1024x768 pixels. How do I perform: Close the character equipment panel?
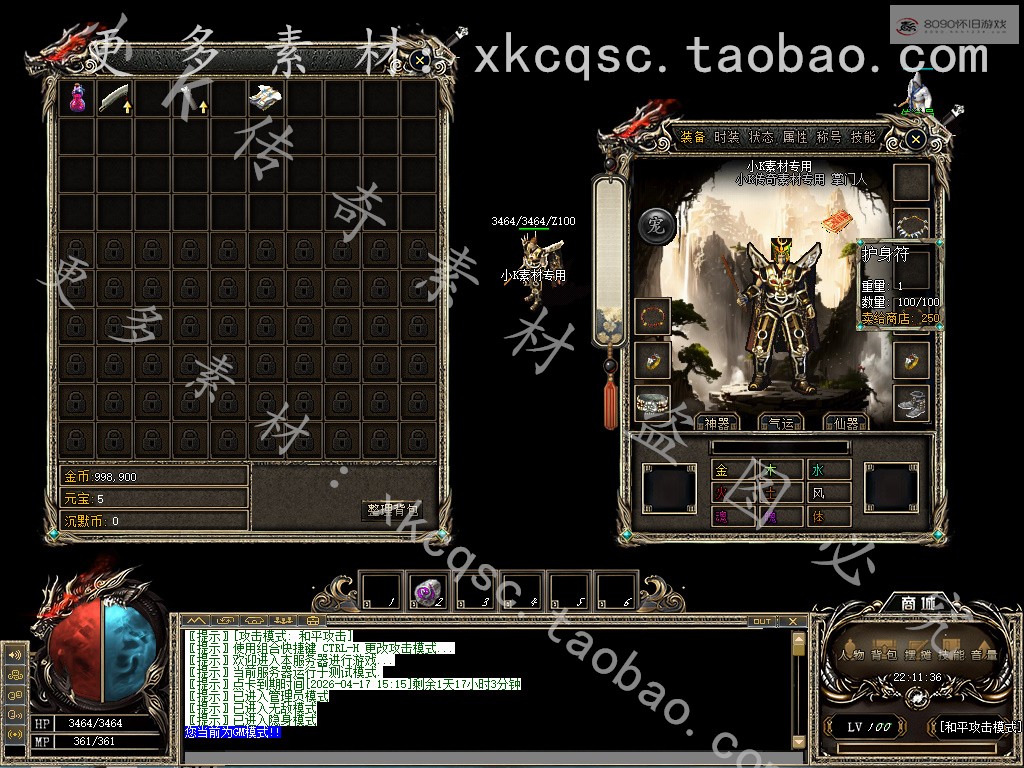(915, 141)
